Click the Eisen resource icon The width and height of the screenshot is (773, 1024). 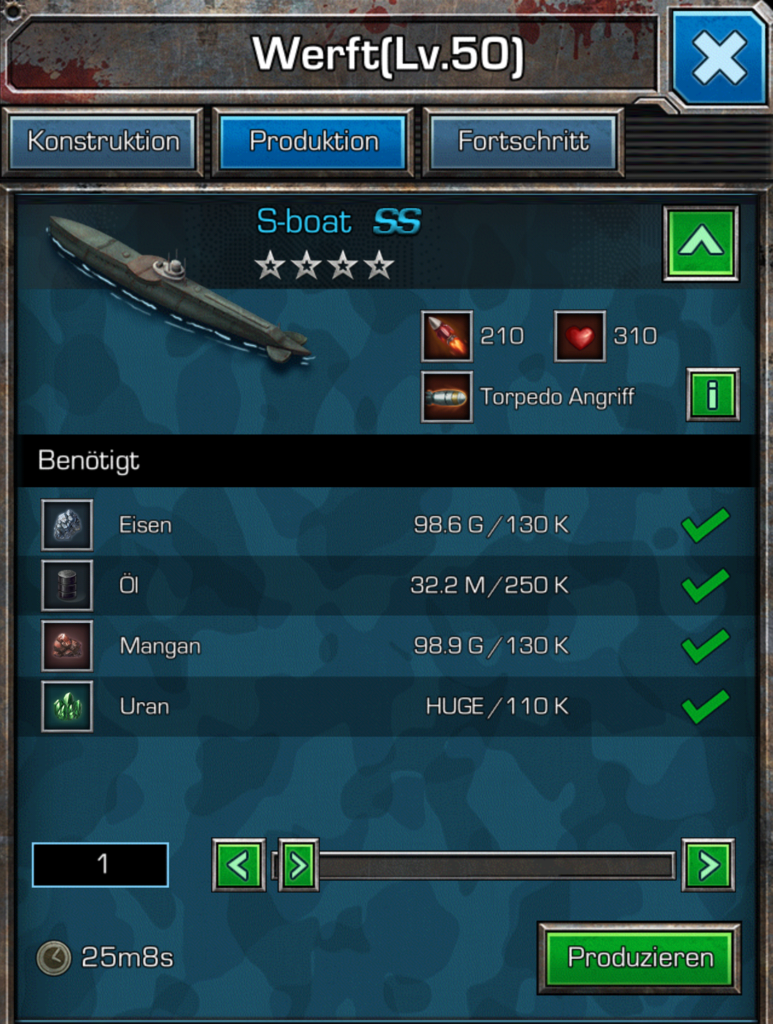pos(67,525)
